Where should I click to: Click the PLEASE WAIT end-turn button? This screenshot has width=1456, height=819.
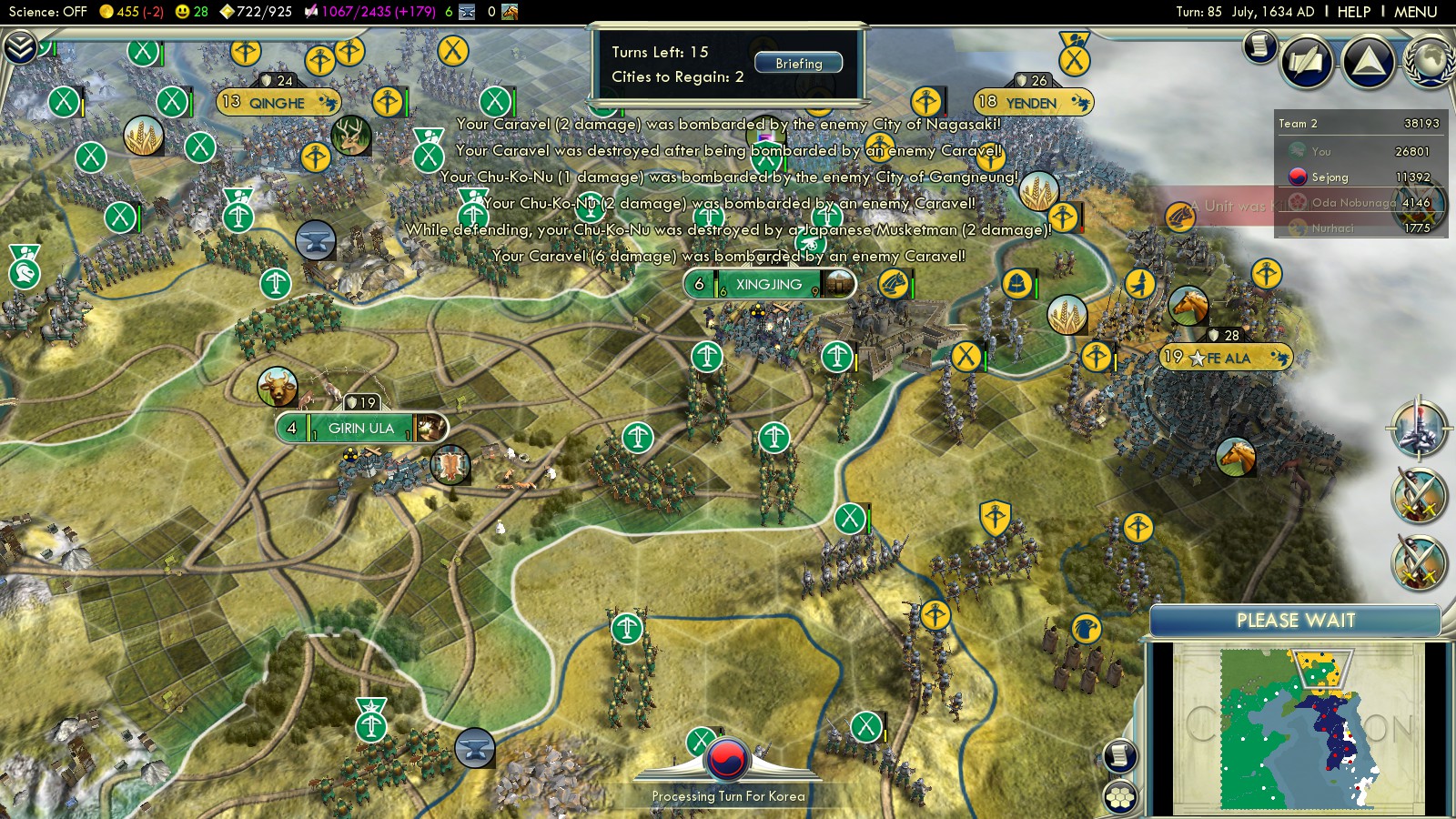point(1295,621)
